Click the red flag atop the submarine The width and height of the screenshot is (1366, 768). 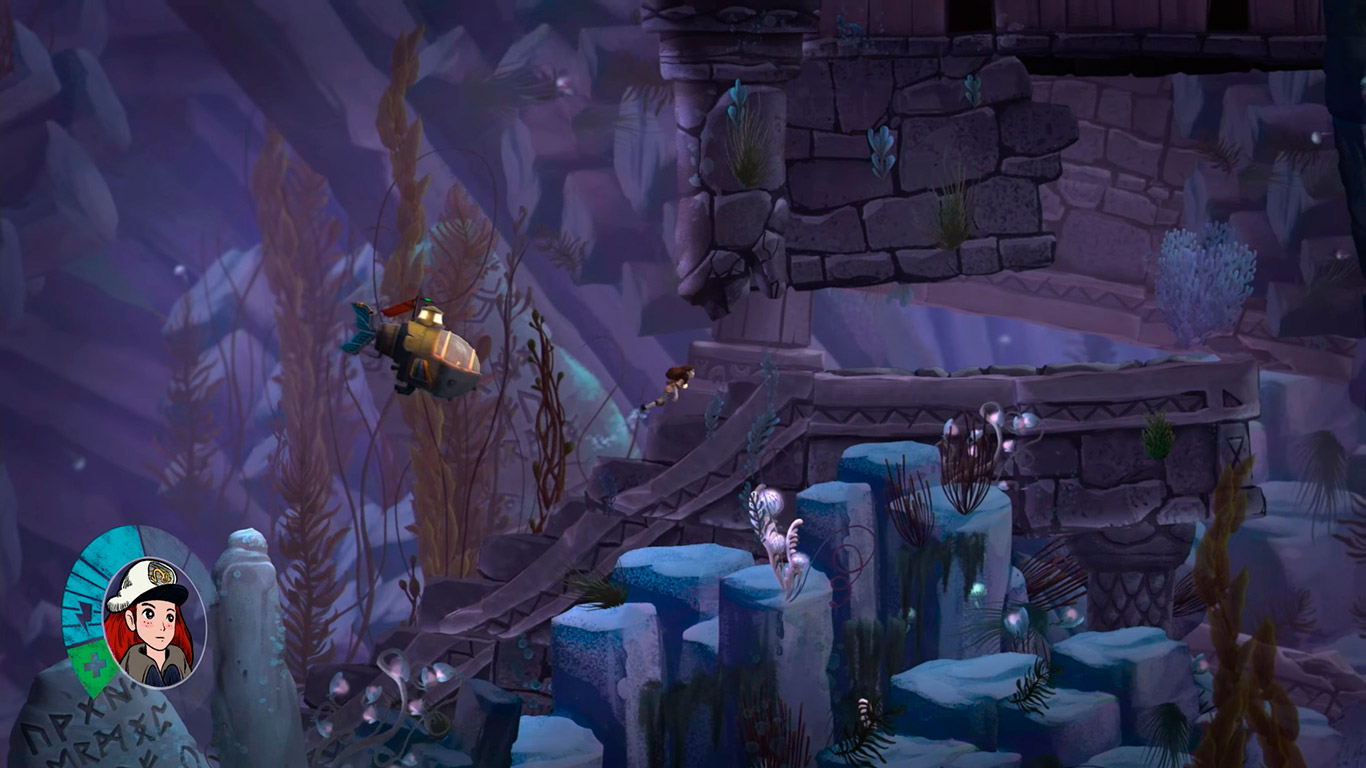coord(397,309)
